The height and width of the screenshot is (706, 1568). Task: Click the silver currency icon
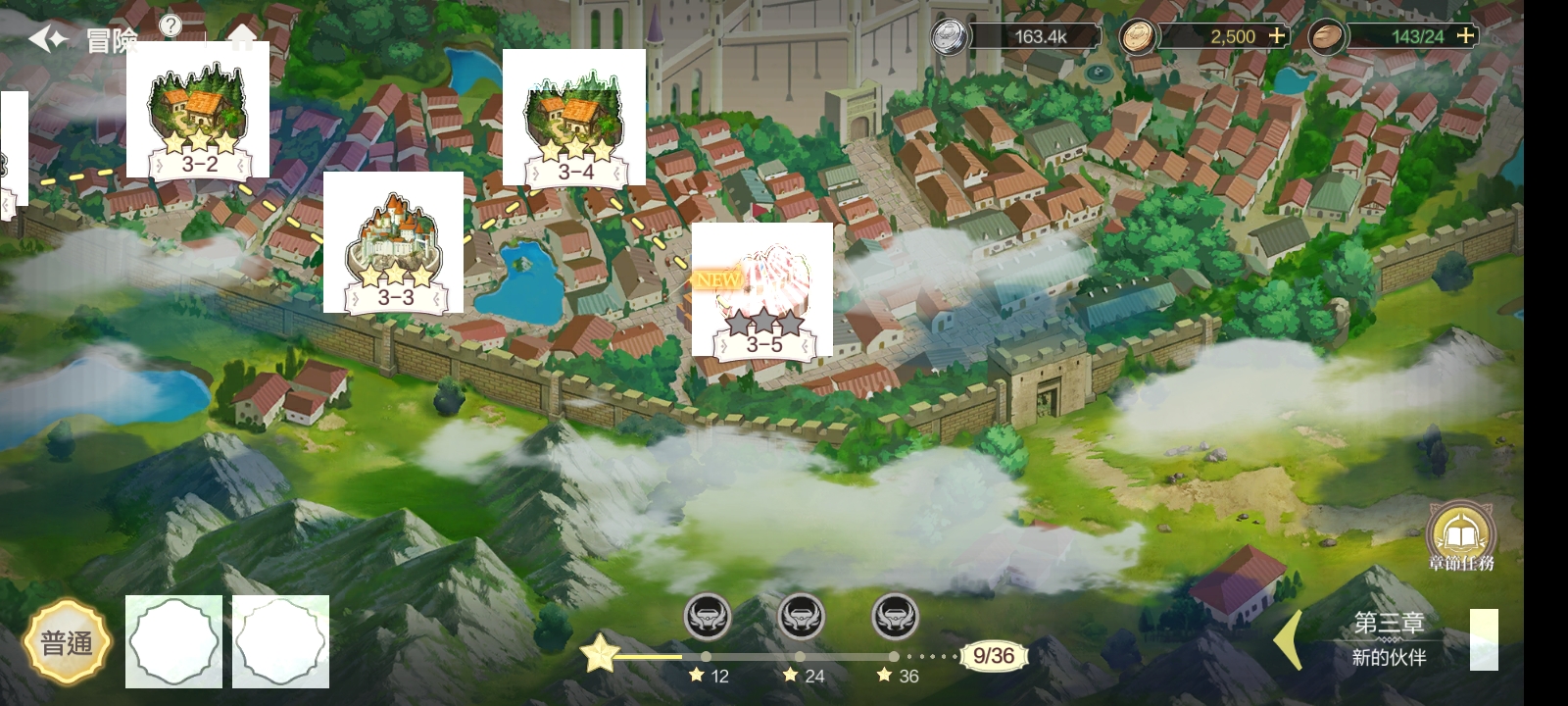pyautogui.click(x=949, y=35)
